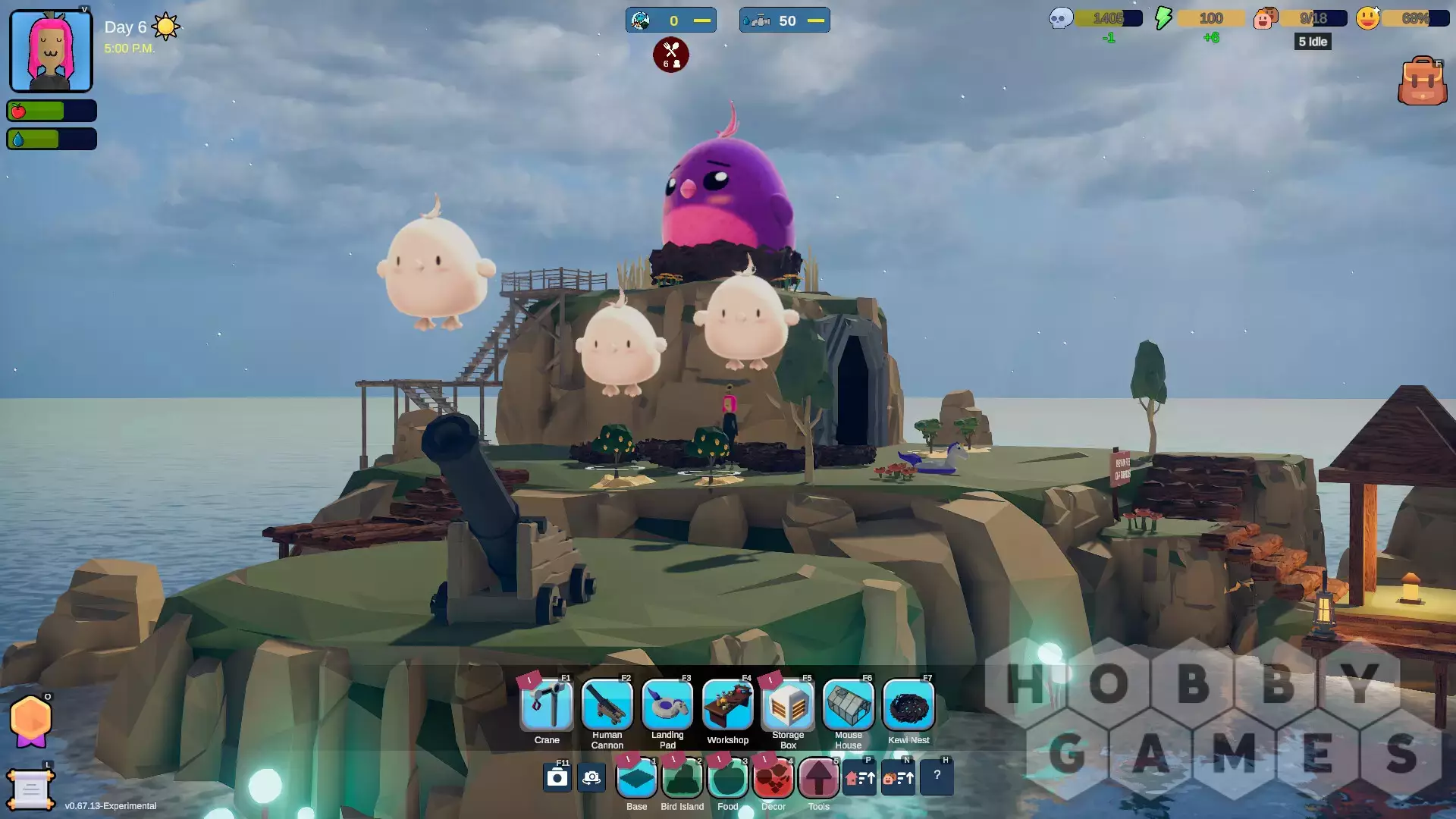Open the backpack inventory
Viewport: 1456px width, 819px height.
click(1422, 81)
